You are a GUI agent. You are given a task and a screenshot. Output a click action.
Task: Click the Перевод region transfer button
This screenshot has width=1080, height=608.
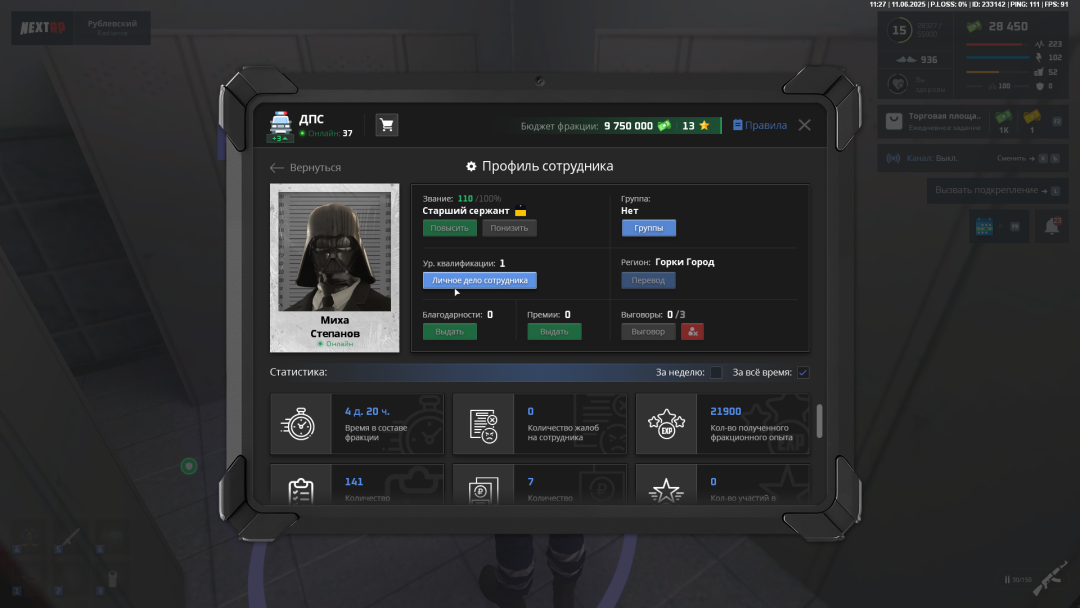(648, 281)
